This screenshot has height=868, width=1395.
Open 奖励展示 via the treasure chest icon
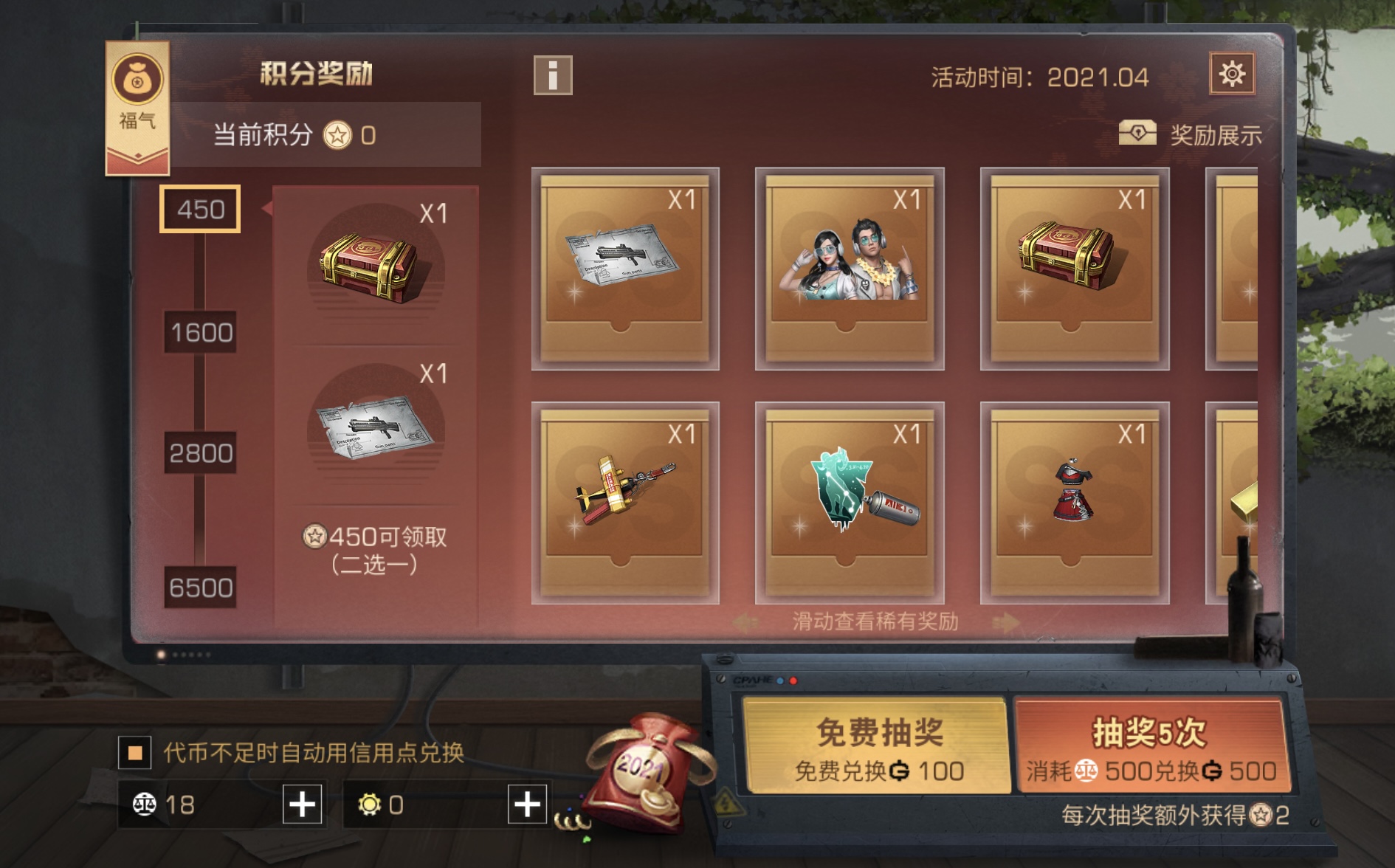tap(1140, 131)
